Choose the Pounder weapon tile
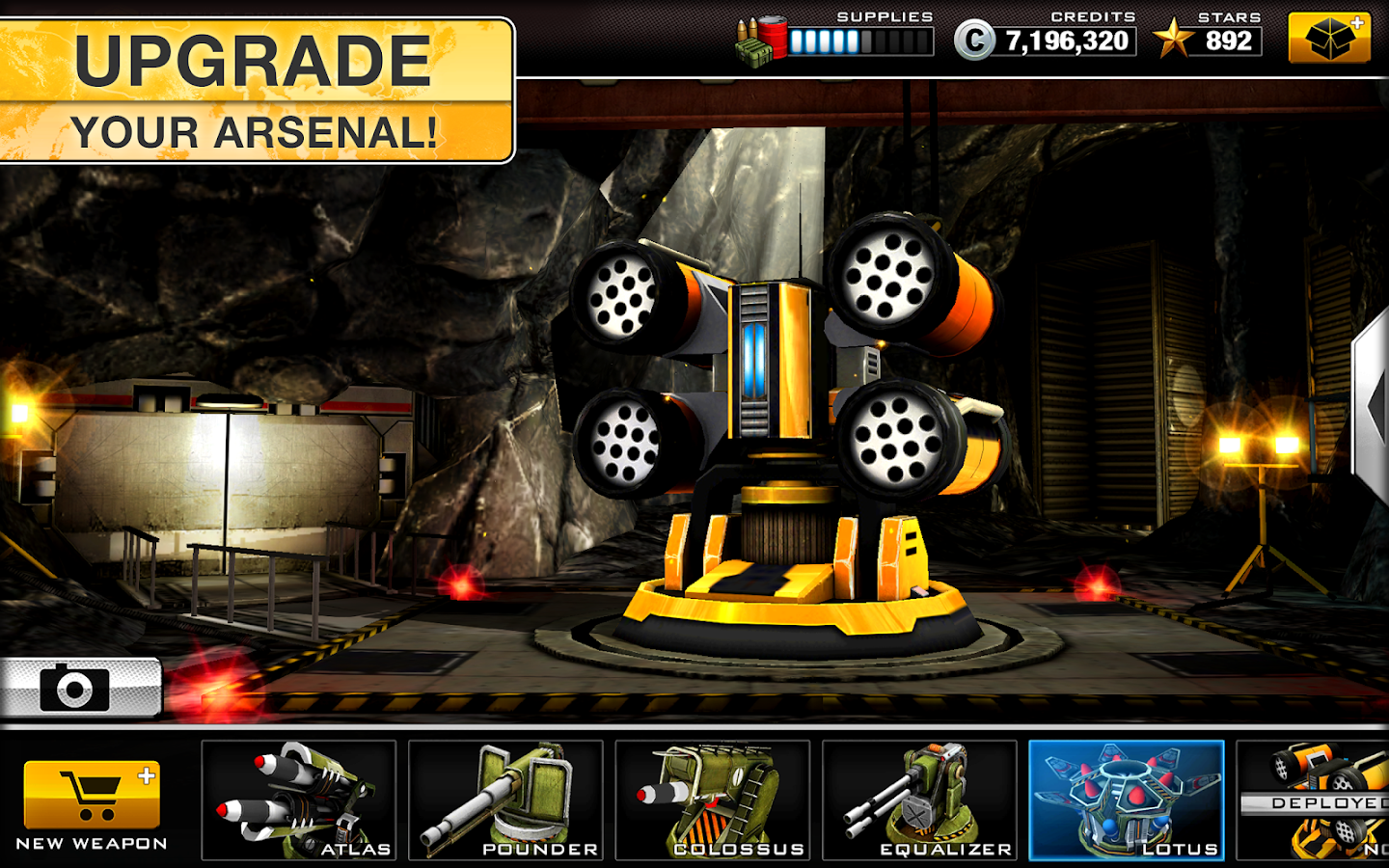 [505, 800]
